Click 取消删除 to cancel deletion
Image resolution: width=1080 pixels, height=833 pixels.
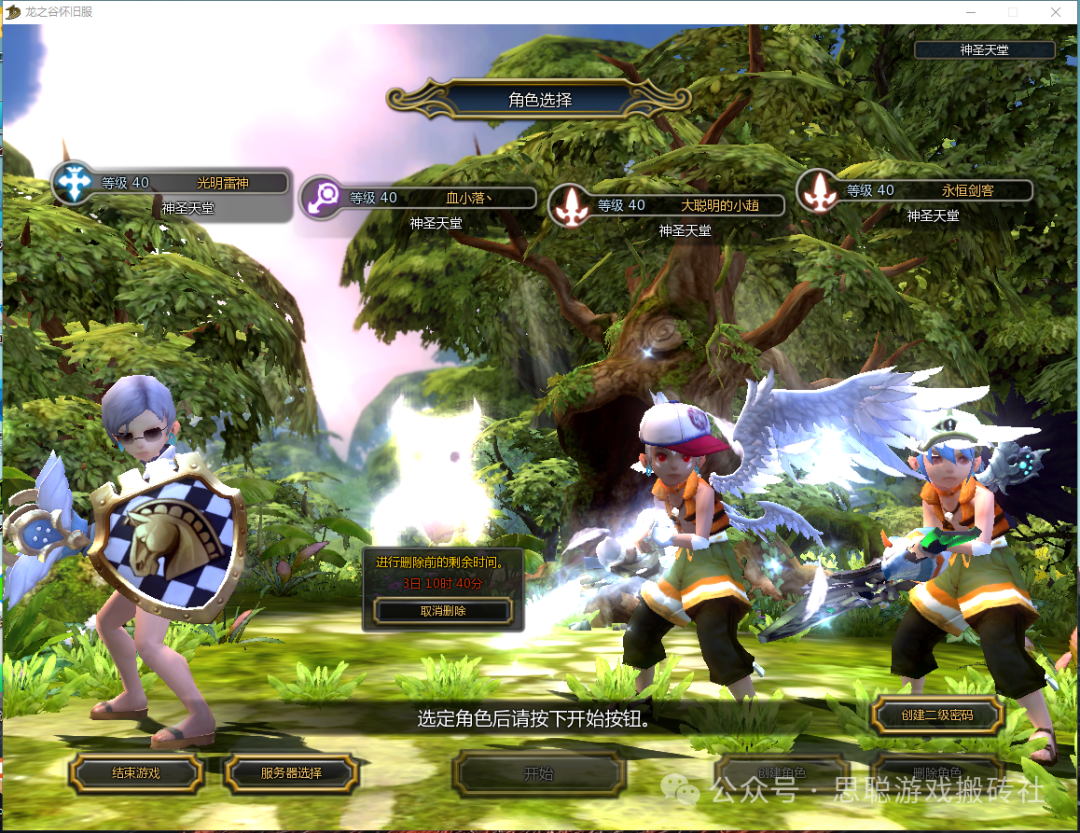[443, 610]
